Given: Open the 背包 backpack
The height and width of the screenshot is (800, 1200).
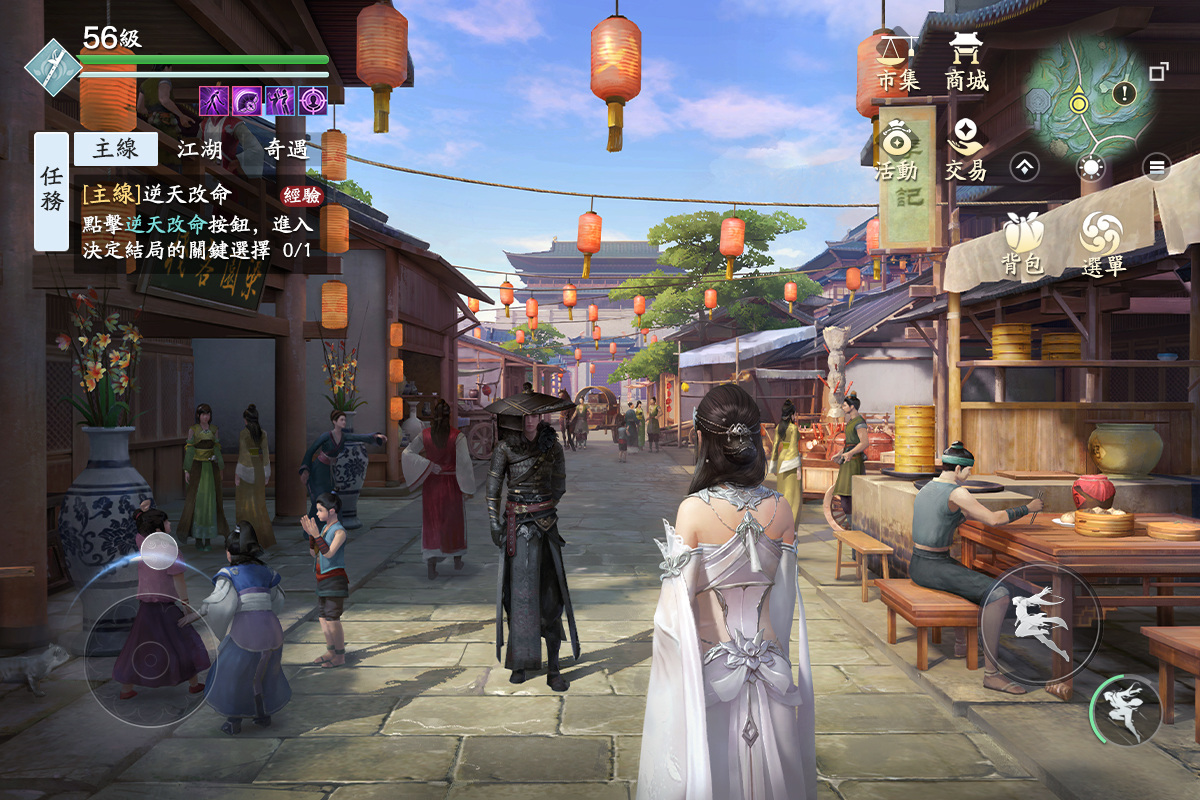Looking at the screenshot, I should pos(1022,244).
